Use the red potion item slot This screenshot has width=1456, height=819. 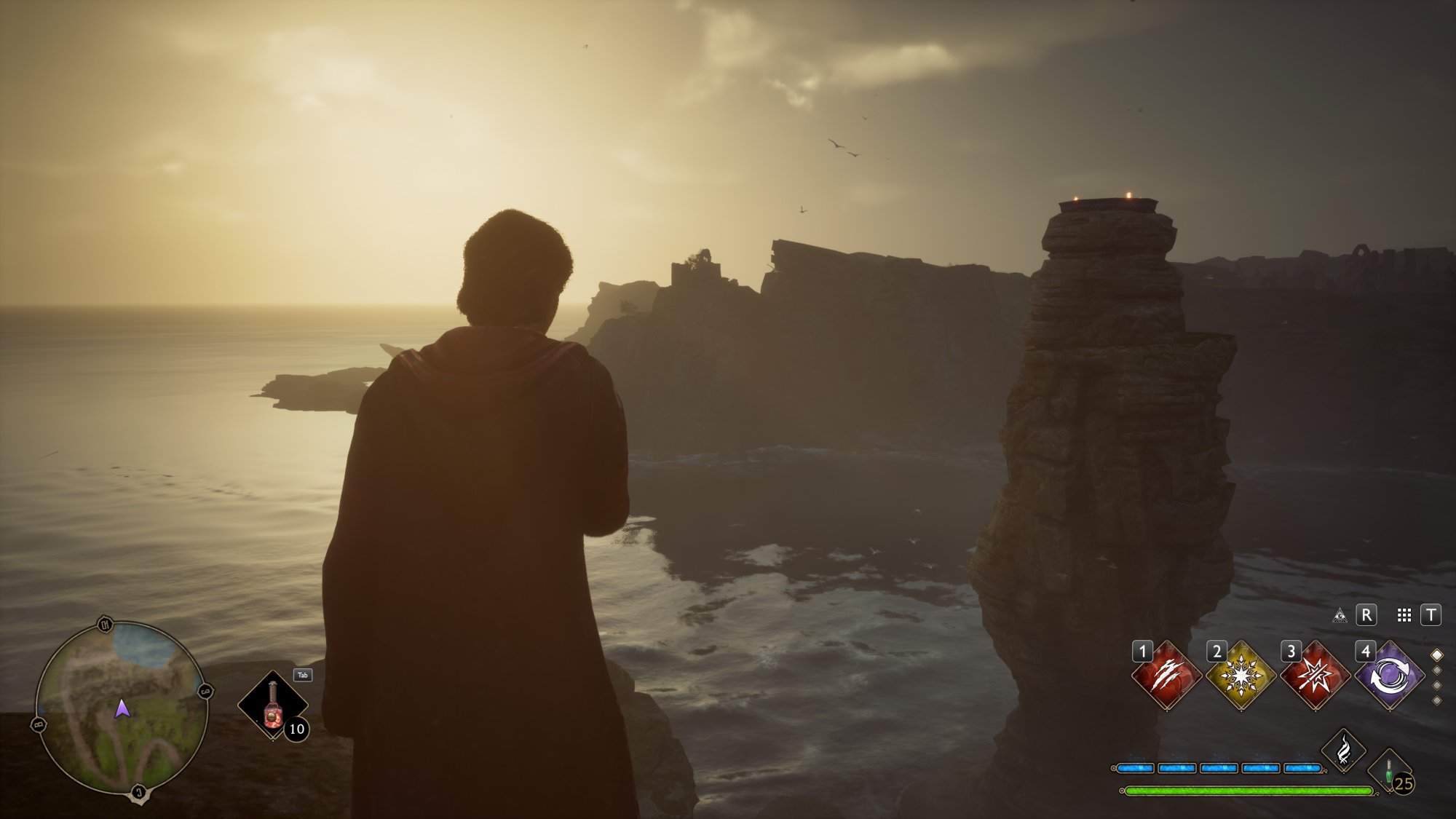click(274, 705)
